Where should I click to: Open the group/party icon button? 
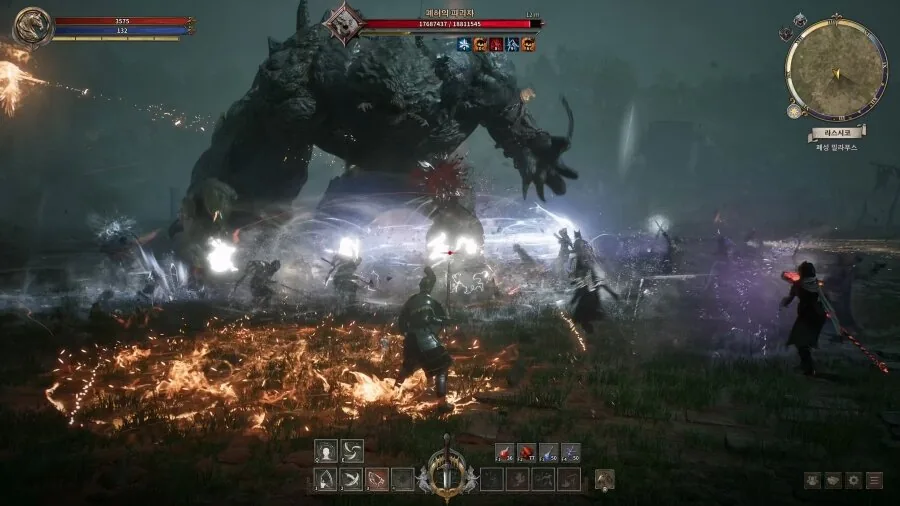812,480
